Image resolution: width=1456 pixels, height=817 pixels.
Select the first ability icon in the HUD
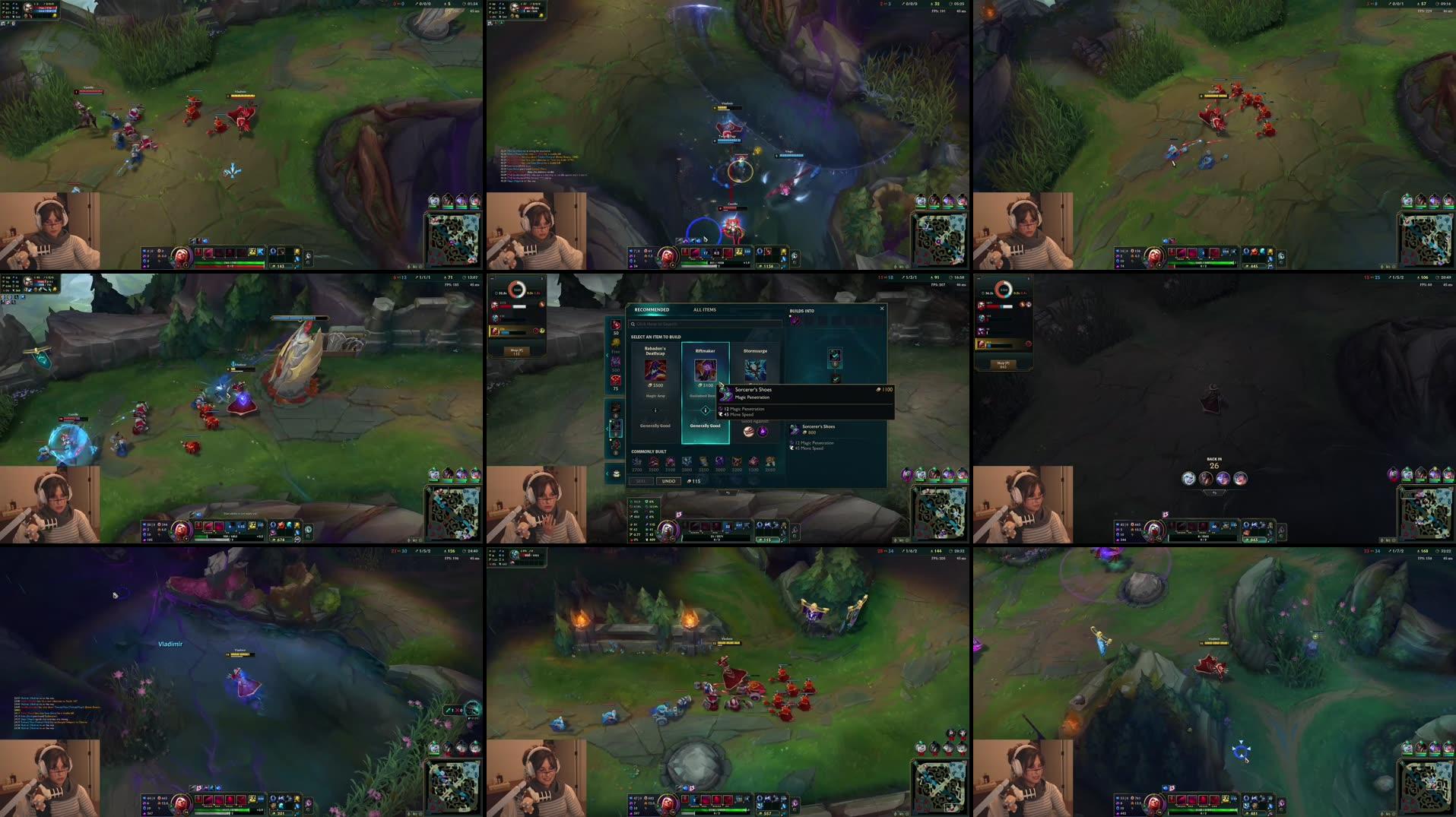click(x=694, y=526)
